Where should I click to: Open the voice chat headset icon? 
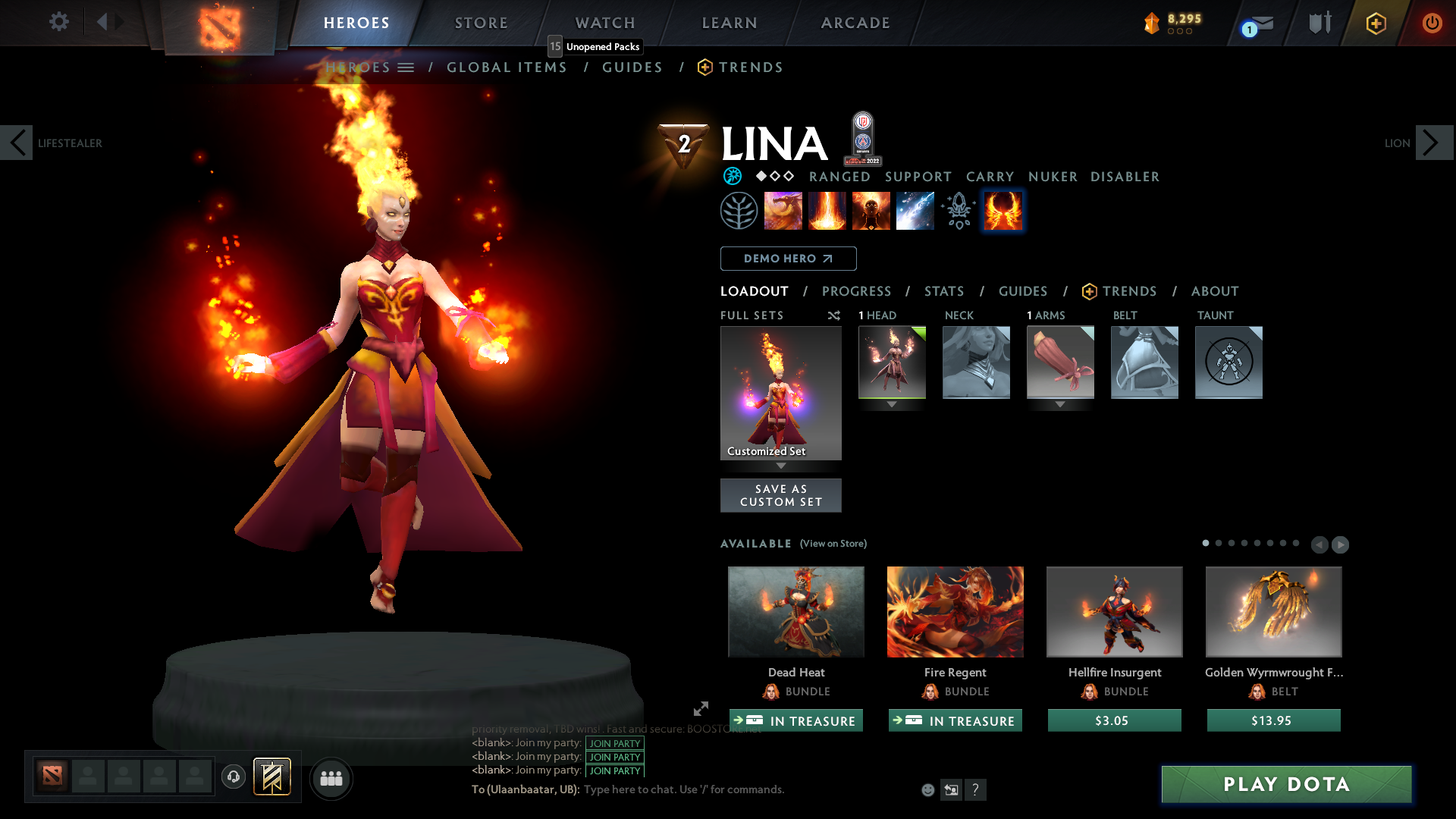[233, 777]
